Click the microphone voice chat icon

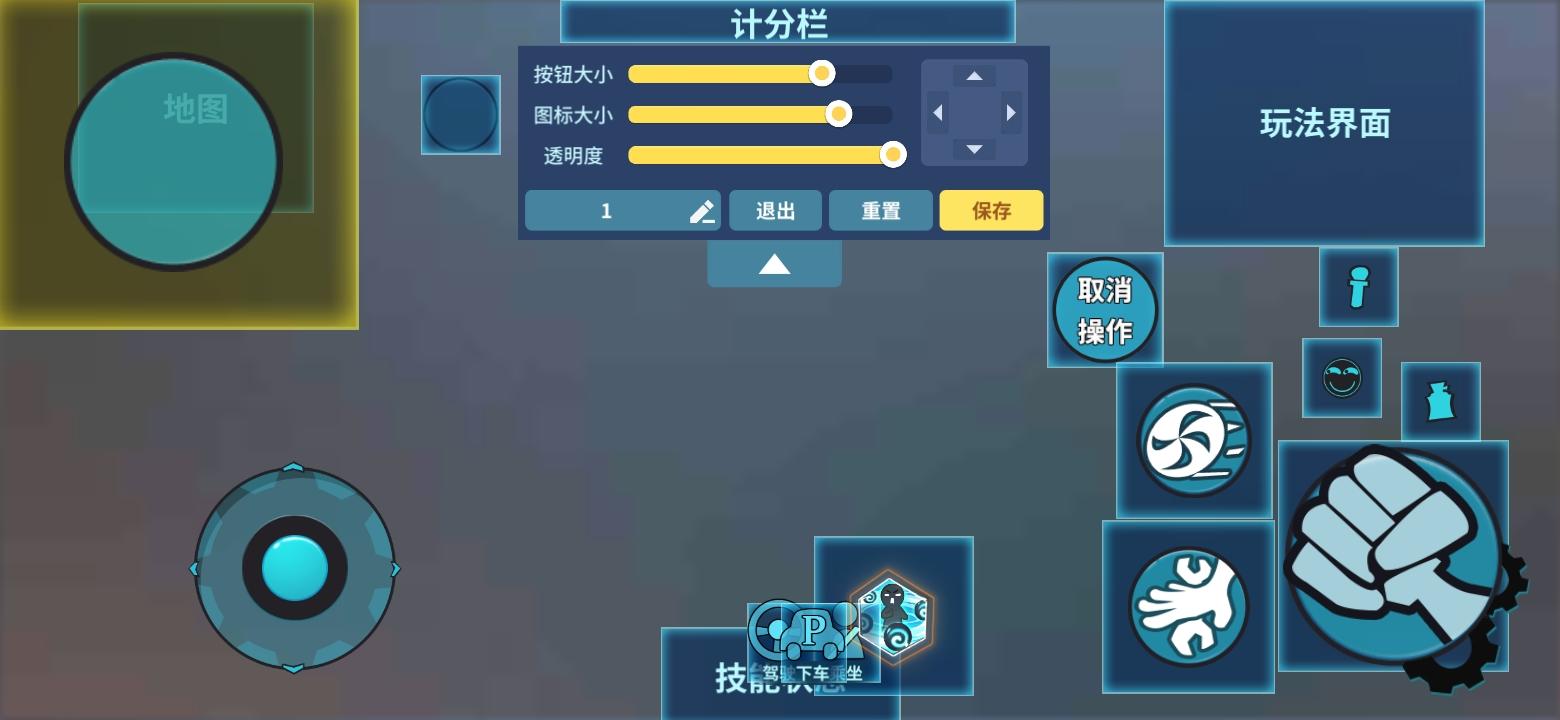click(x=1358, y=289)
